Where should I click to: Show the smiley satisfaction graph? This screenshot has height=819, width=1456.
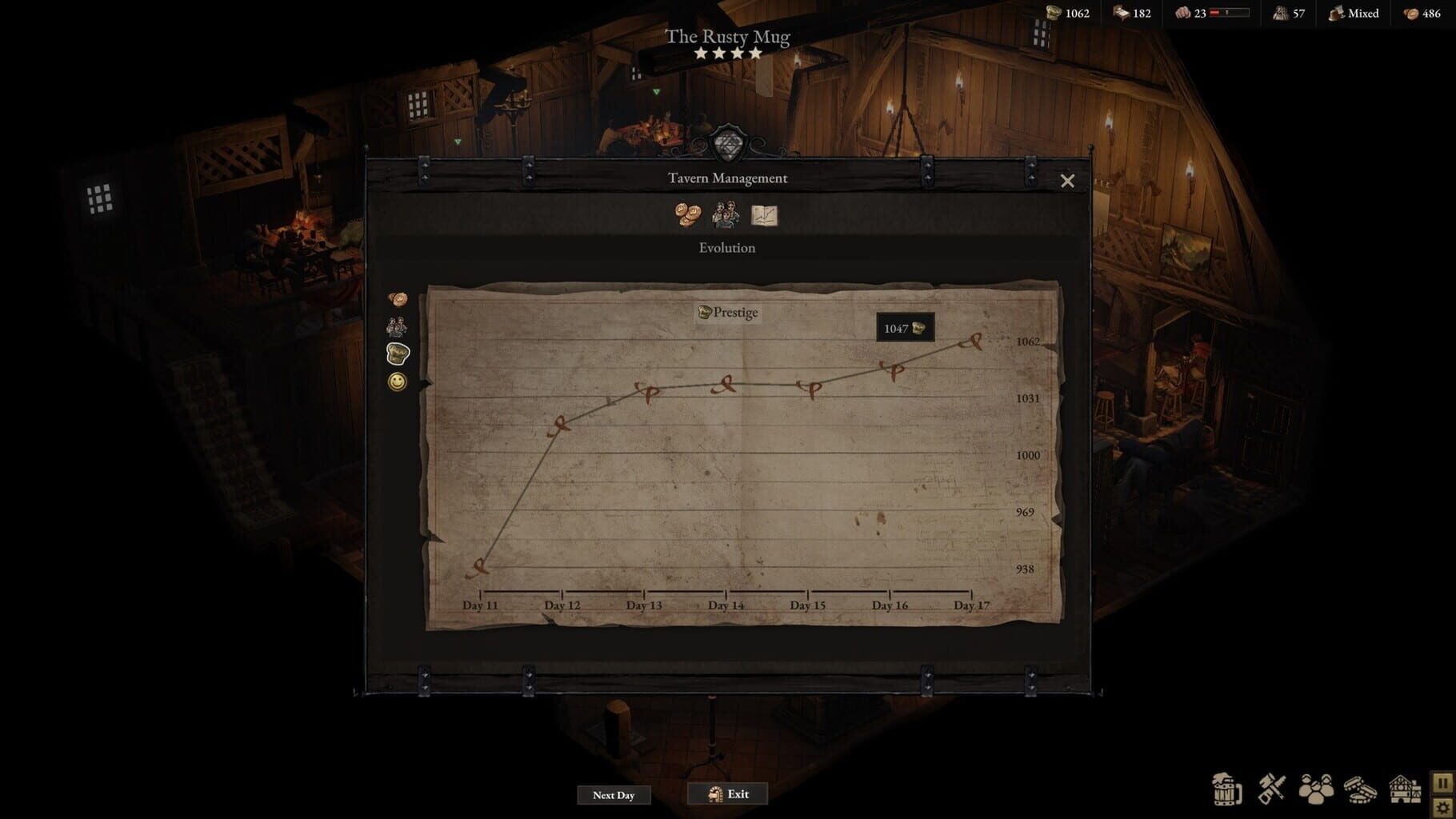coord(396,382)
